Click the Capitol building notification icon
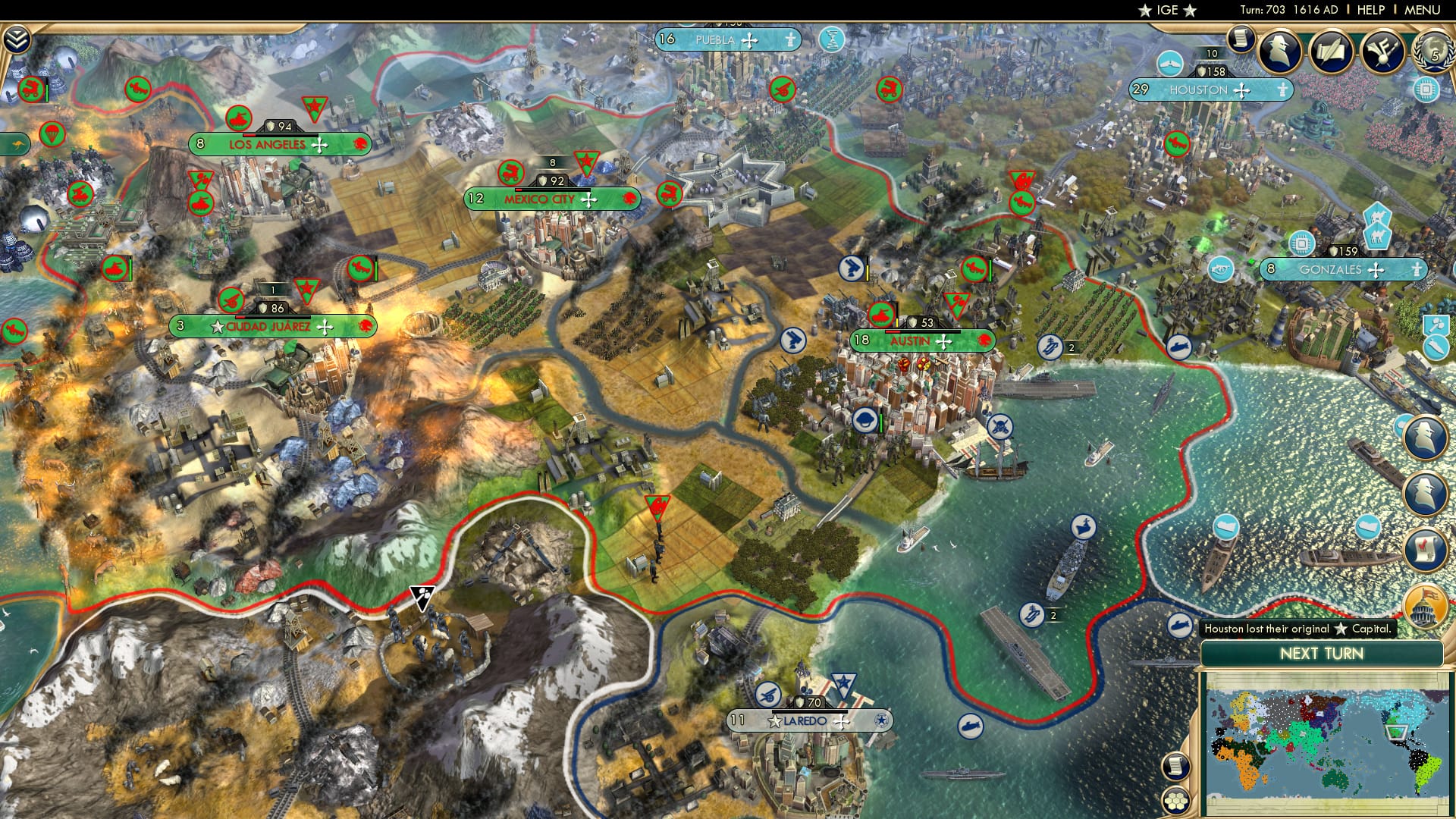 coord(1425,604)
